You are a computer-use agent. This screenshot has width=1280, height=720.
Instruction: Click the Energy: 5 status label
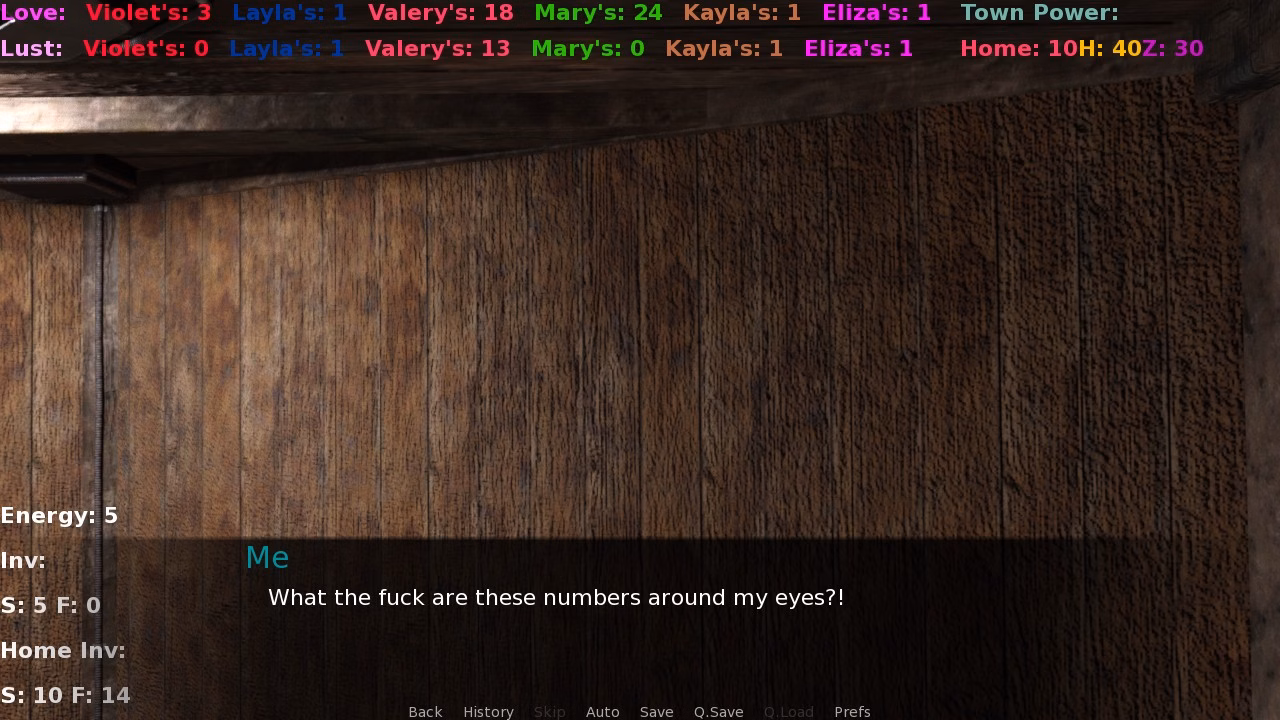[x=59, y=515]
